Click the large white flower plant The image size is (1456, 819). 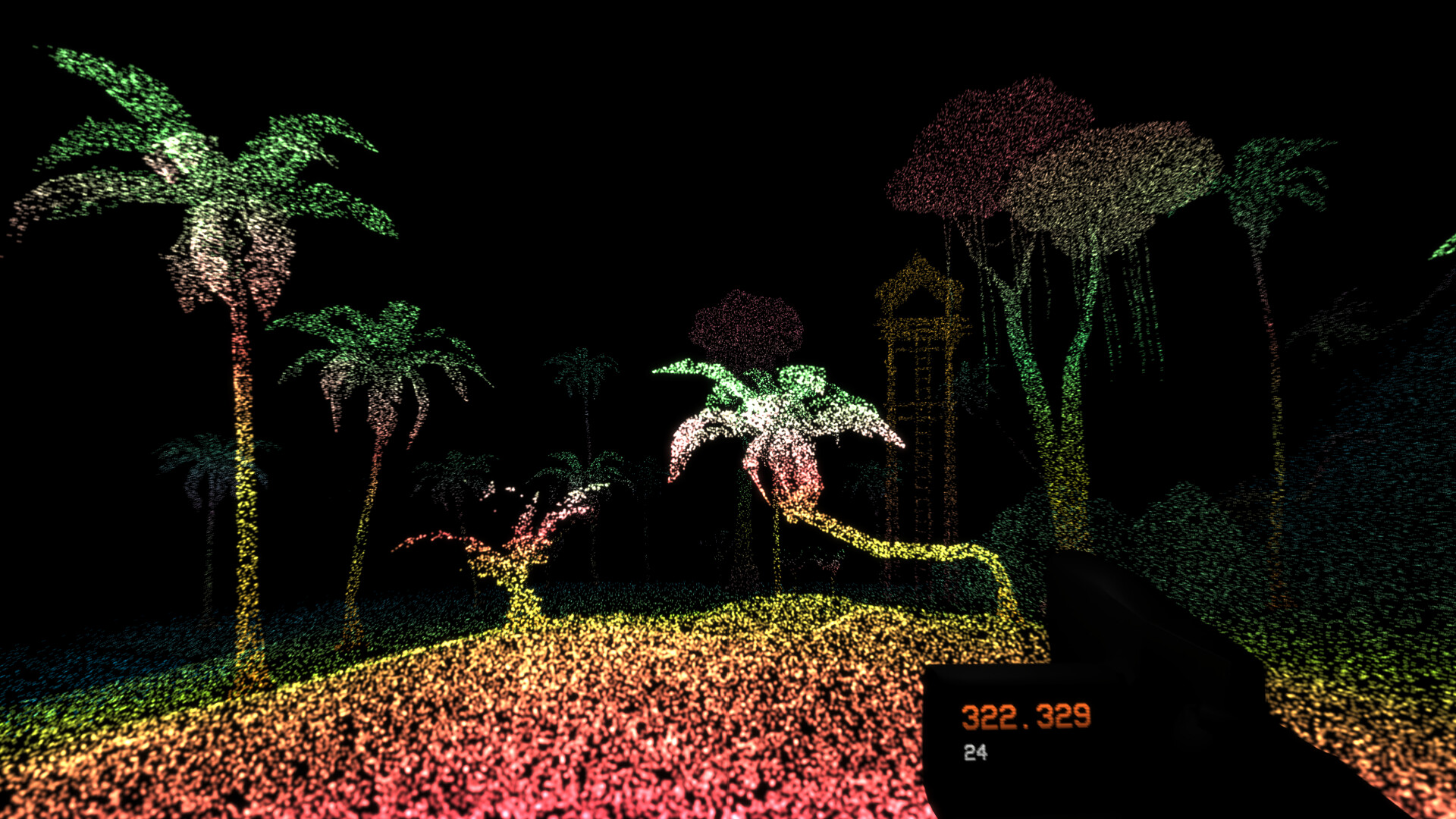pos(773,425)
